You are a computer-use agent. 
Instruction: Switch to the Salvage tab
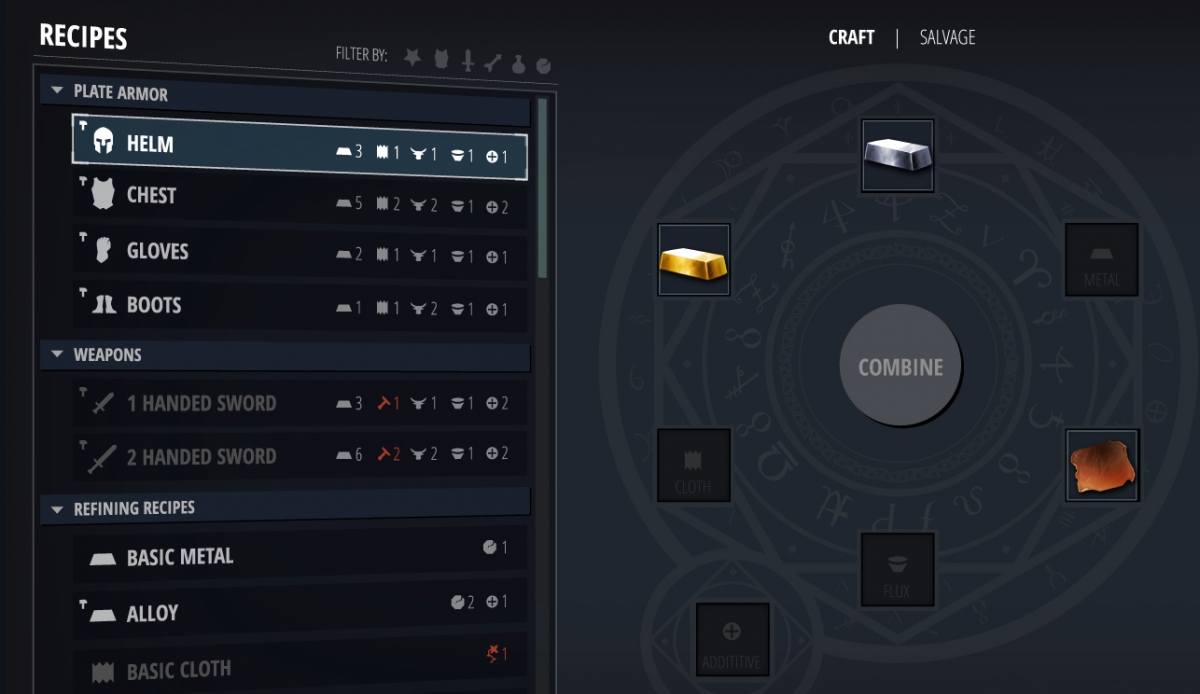coord(947,38)
